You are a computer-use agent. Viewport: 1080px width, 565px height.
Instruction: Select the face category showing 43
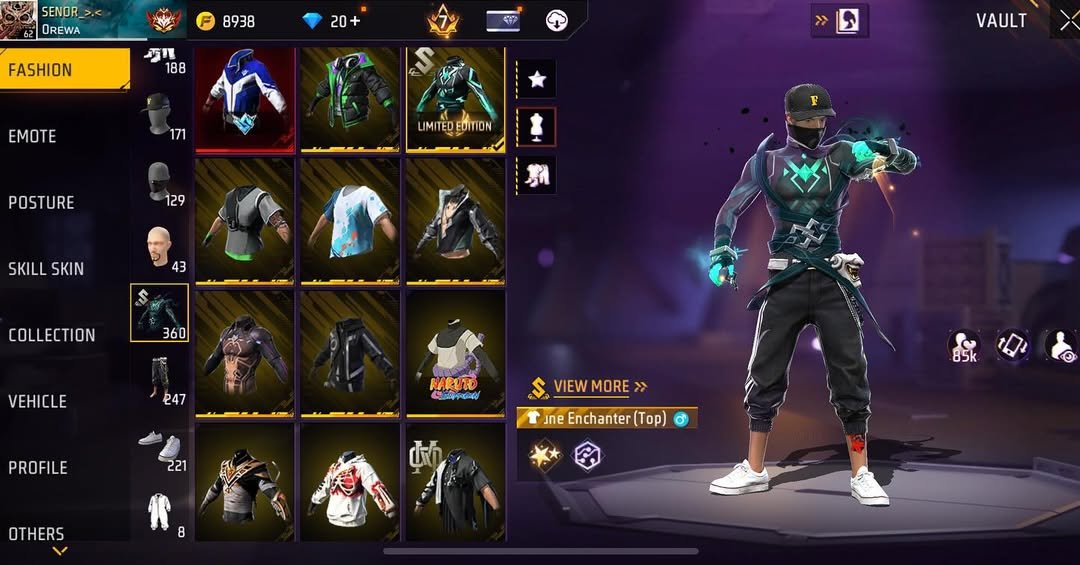tap(159, 248)
